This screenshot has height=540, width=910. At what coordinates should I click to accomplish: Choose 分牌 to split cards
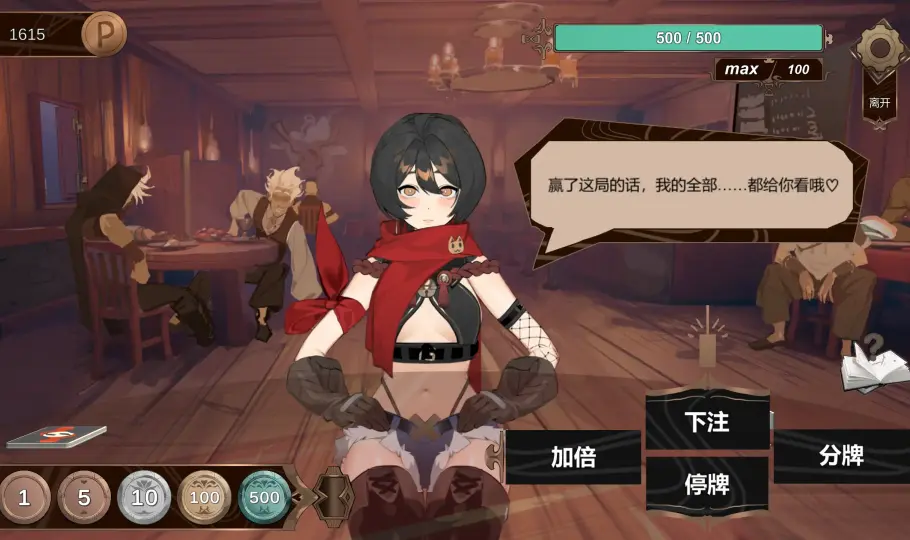840,456
